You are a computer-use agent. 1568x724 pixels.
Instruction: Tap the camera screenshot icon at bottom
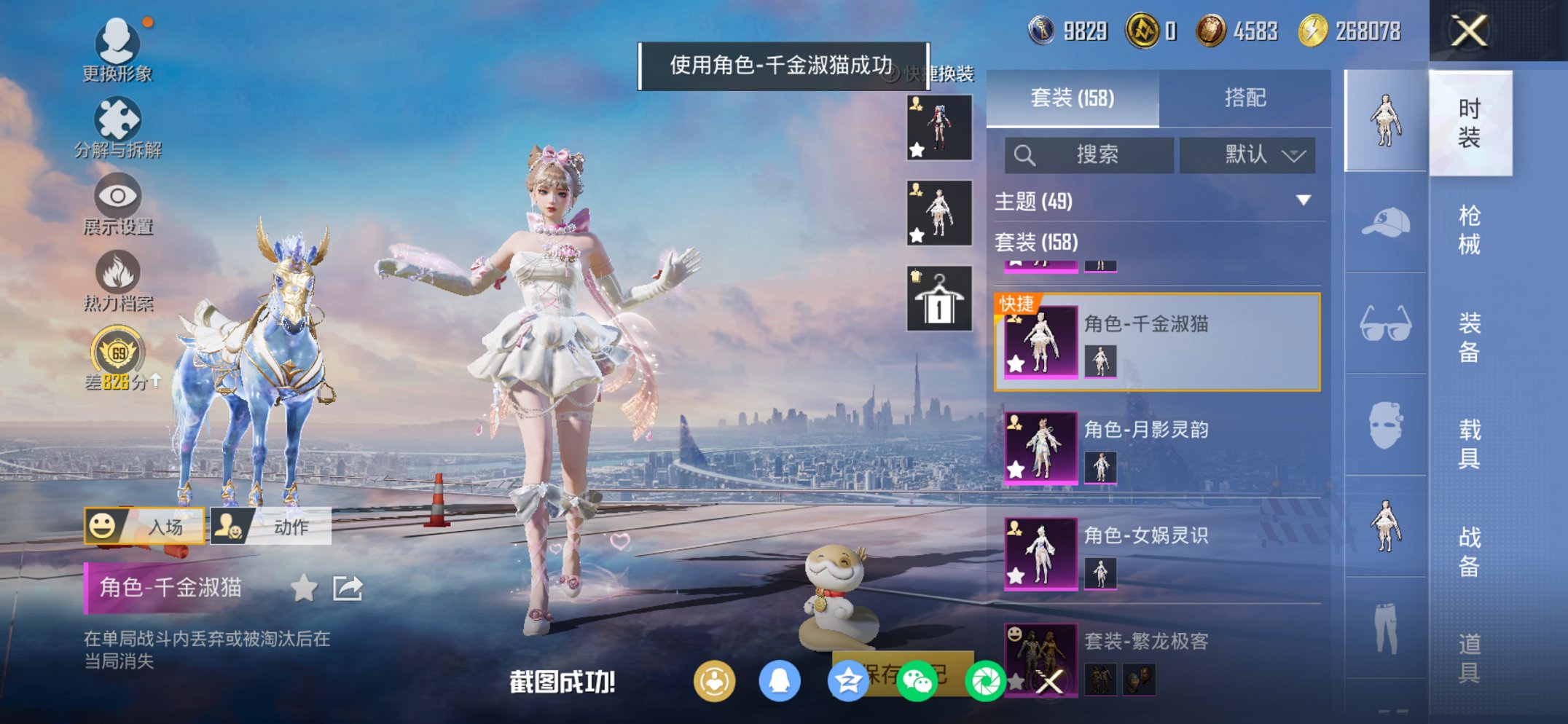tap(985, 682)
